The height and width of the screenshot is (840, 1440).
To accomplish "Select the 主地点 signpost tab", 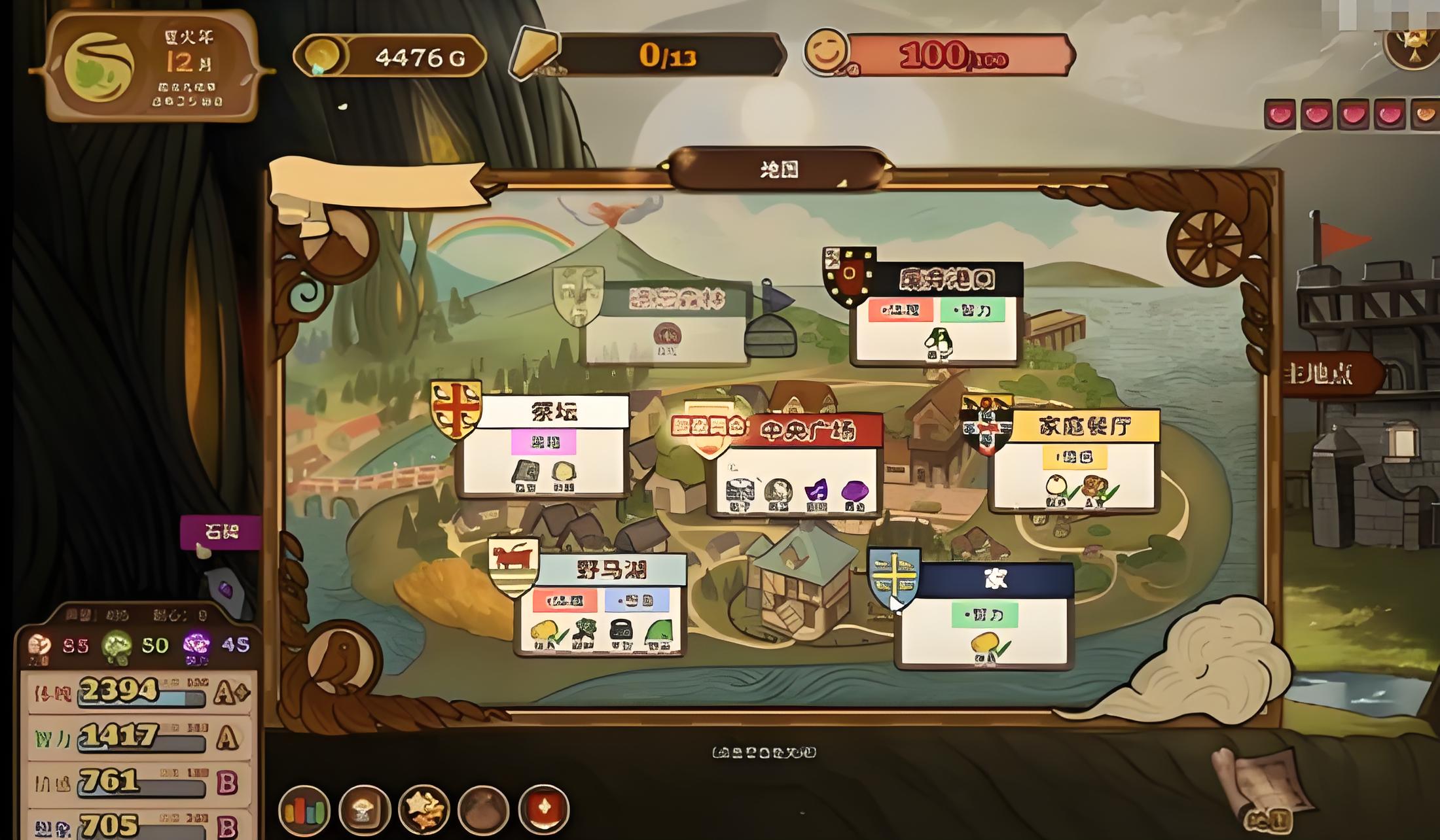I will [1329, 376].
